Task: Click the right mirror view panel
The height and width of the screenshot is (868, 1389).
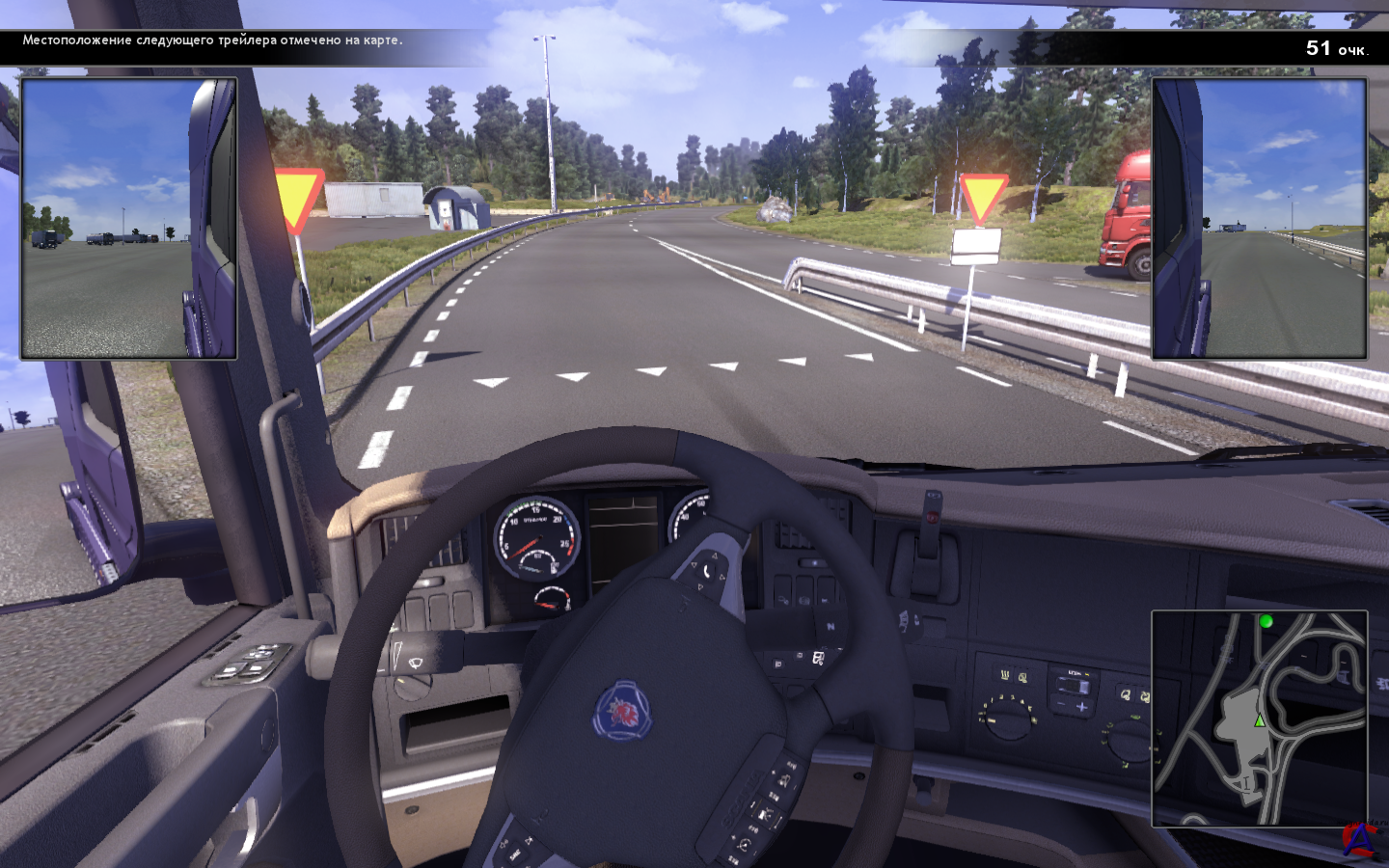Action: click(x=1259, y=219)
